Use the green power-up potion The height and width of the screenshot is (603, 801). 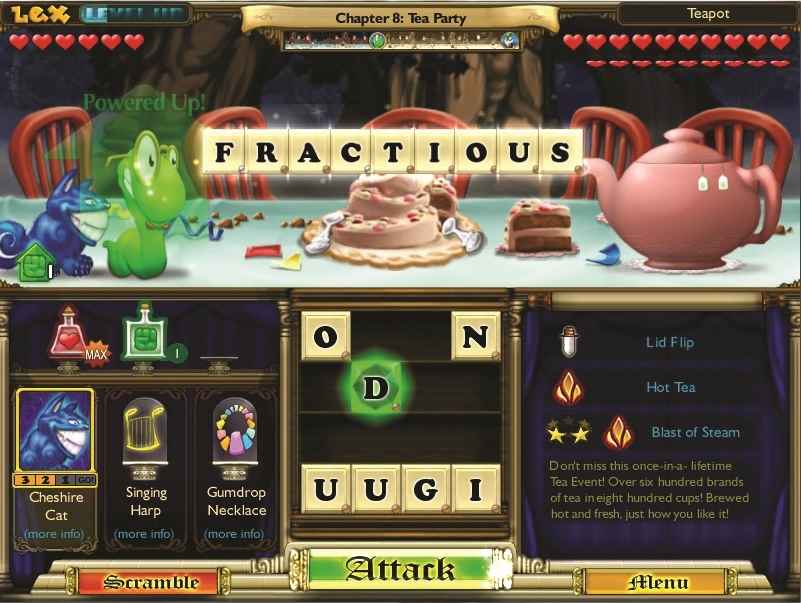[141, 334]
